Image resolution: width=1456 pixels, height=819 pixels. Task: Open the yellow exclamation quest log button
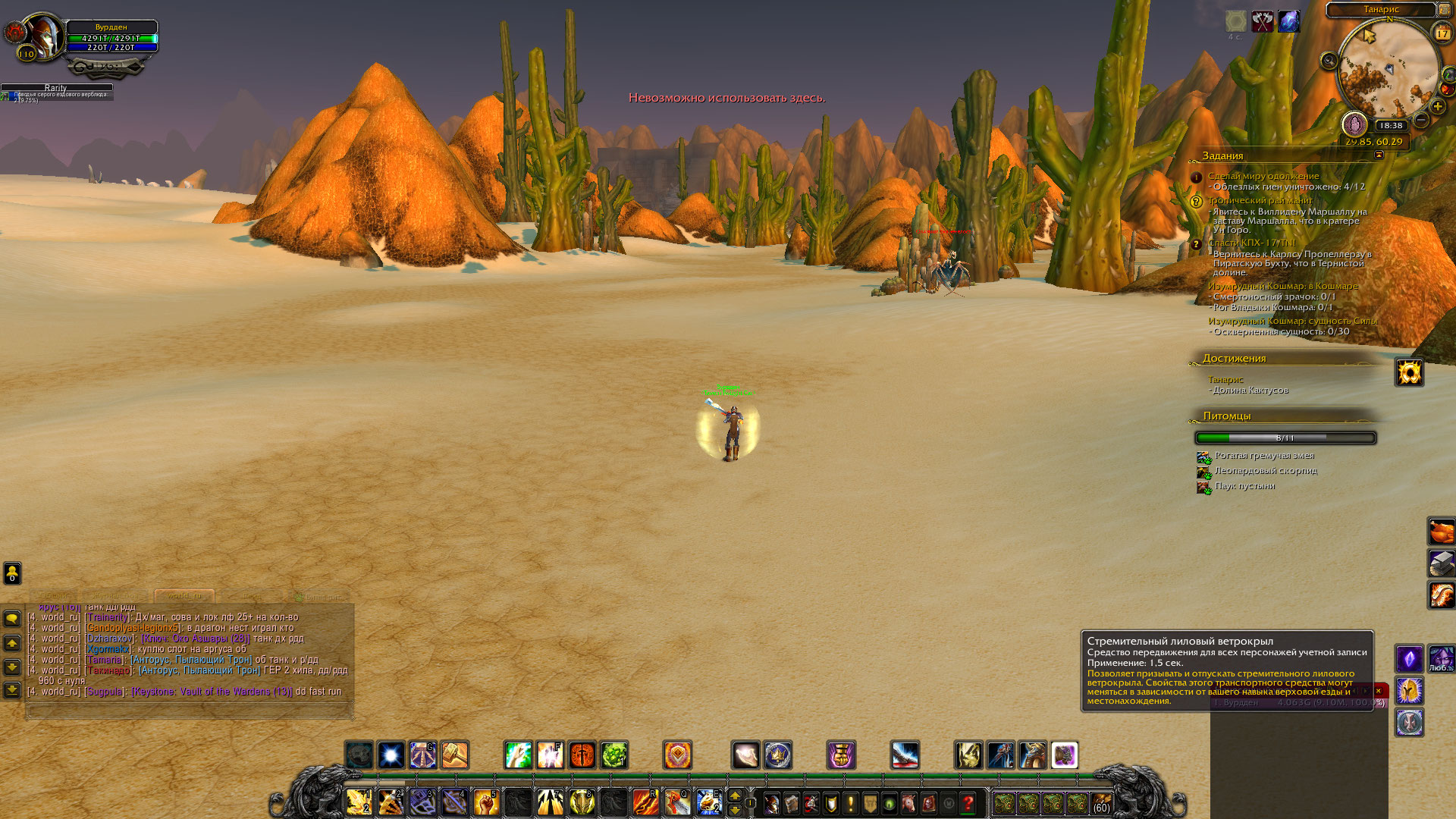851,803
